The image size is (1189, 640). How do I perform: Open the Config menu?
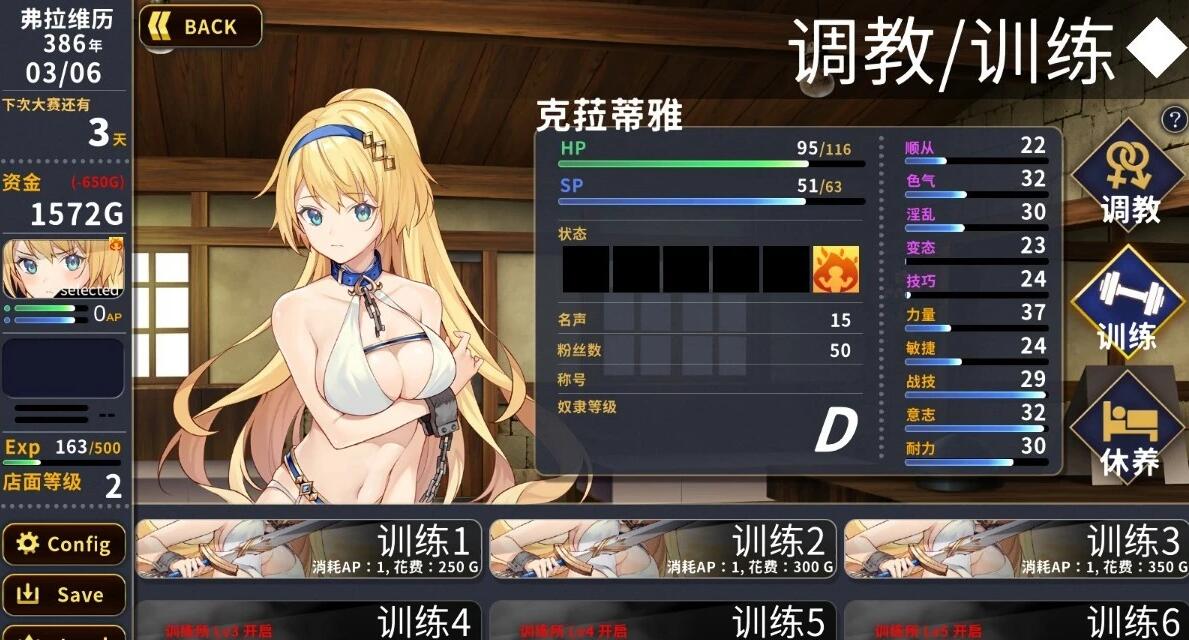[64, 544]
